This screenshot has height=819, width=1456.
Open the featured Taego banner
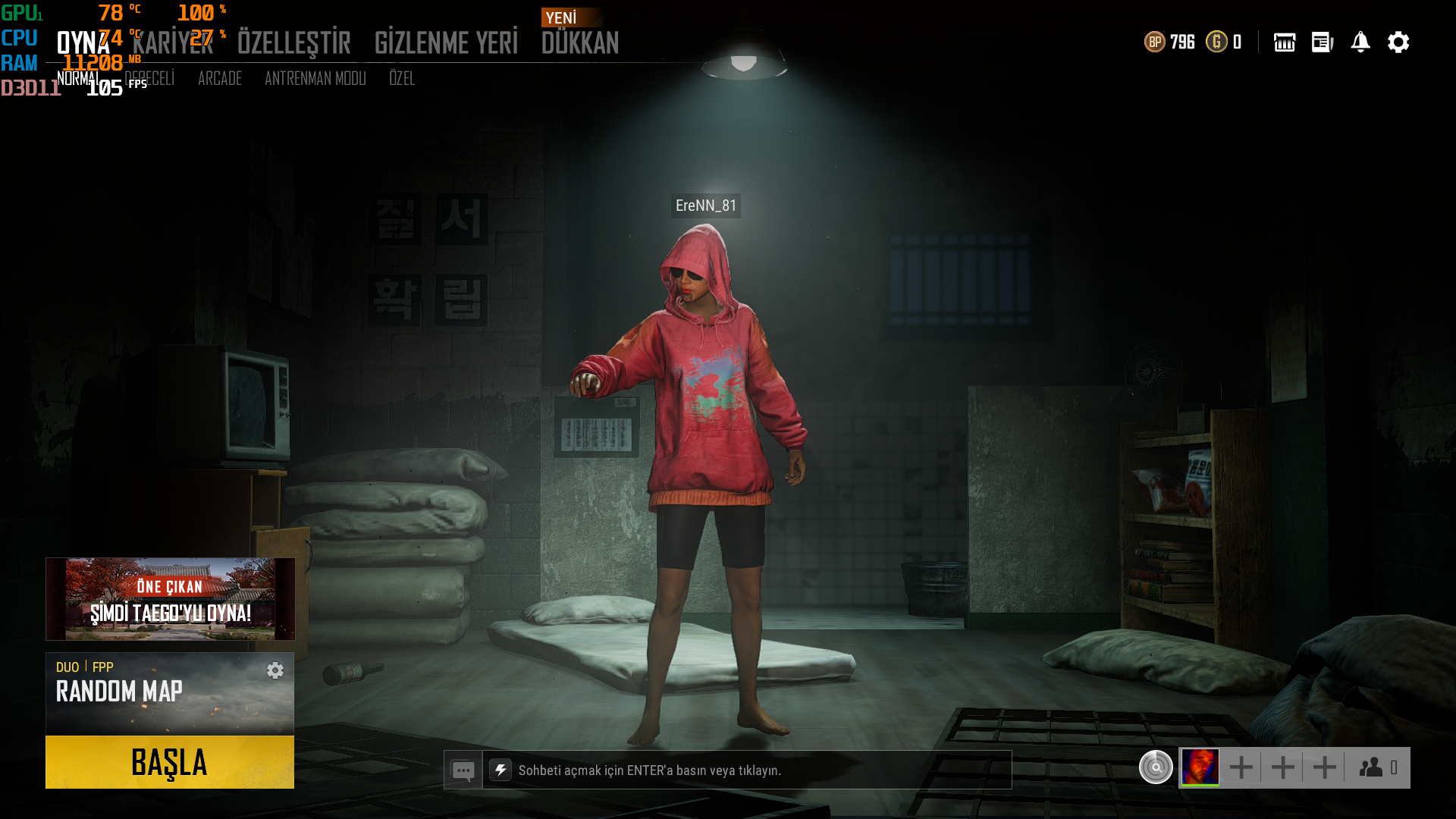click(170, 599)
